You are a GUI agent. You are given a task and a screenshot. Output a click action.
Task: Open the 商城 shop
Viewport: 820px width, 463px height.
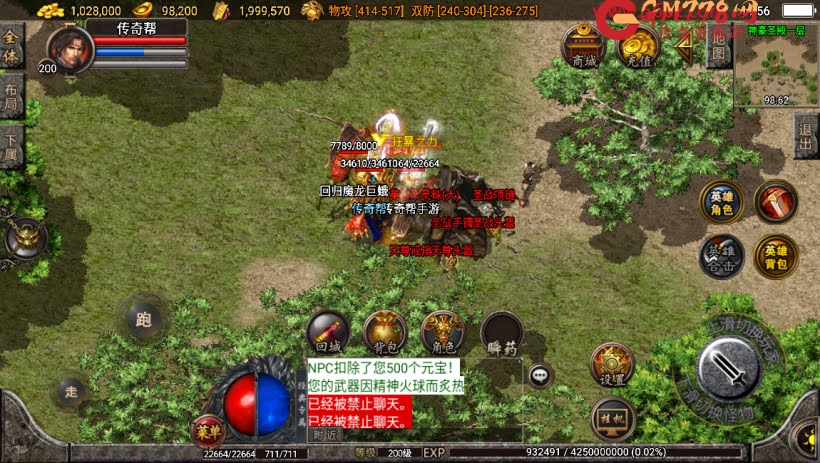[582, 45]
